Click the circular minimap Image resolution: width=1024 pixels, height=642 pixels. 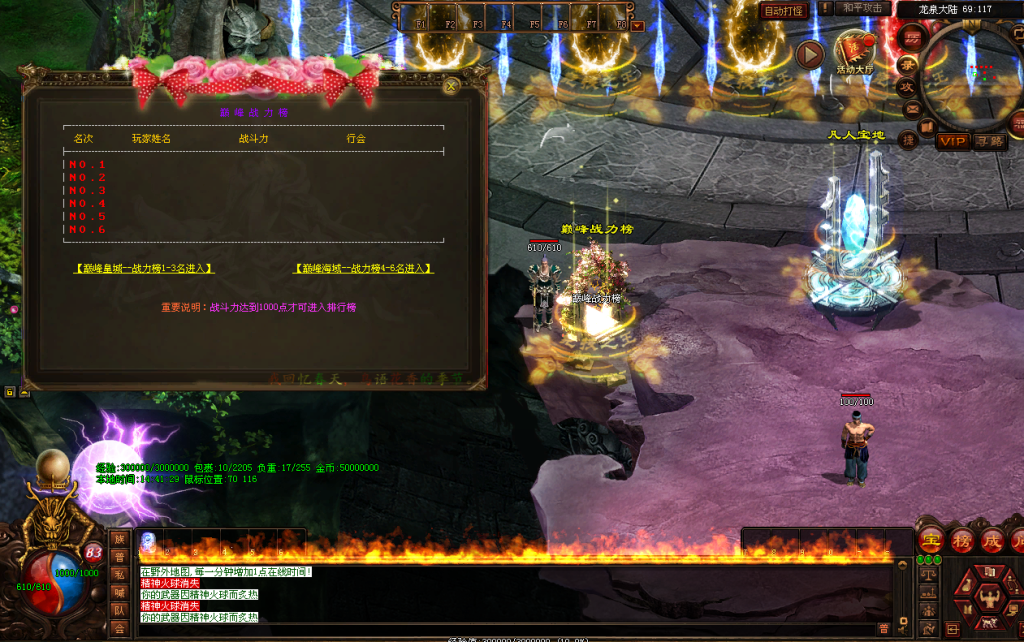[972, 76]
